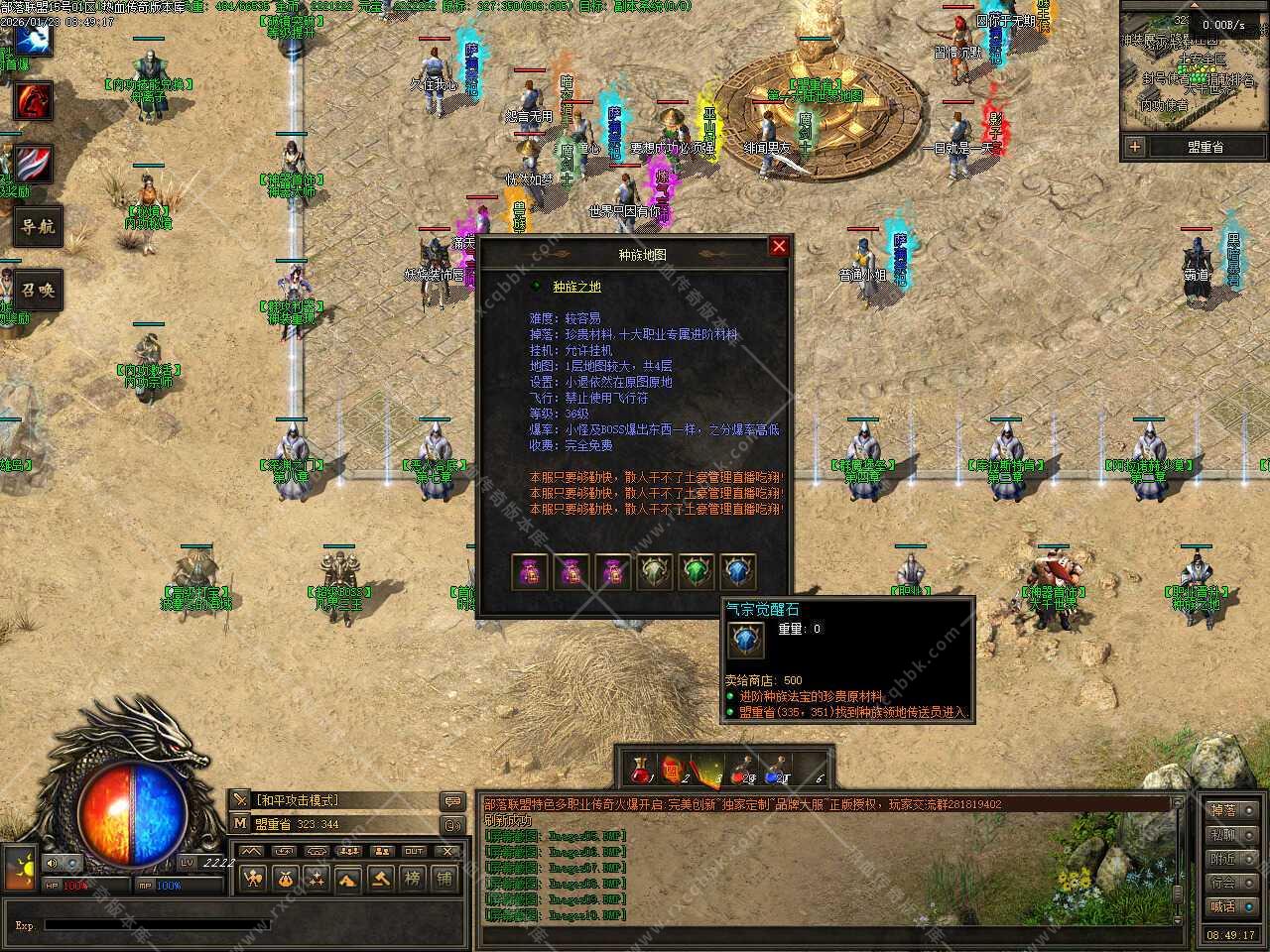Close the 种族地图 dialog window
The image size is (1270, 952).
pos(779,246)
